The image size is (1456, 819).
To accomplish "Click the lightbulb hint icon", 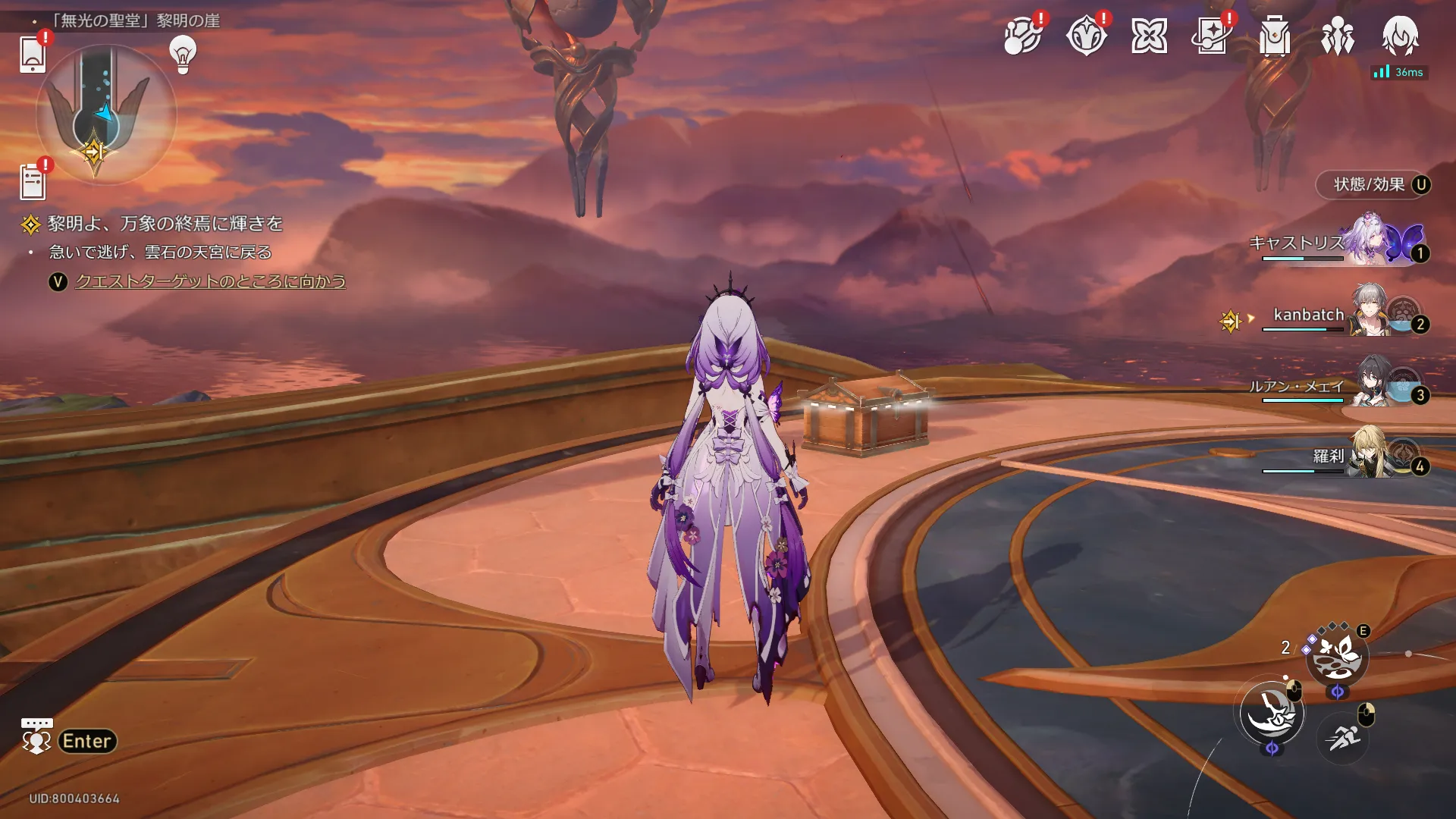I will [x=183, y=55].
